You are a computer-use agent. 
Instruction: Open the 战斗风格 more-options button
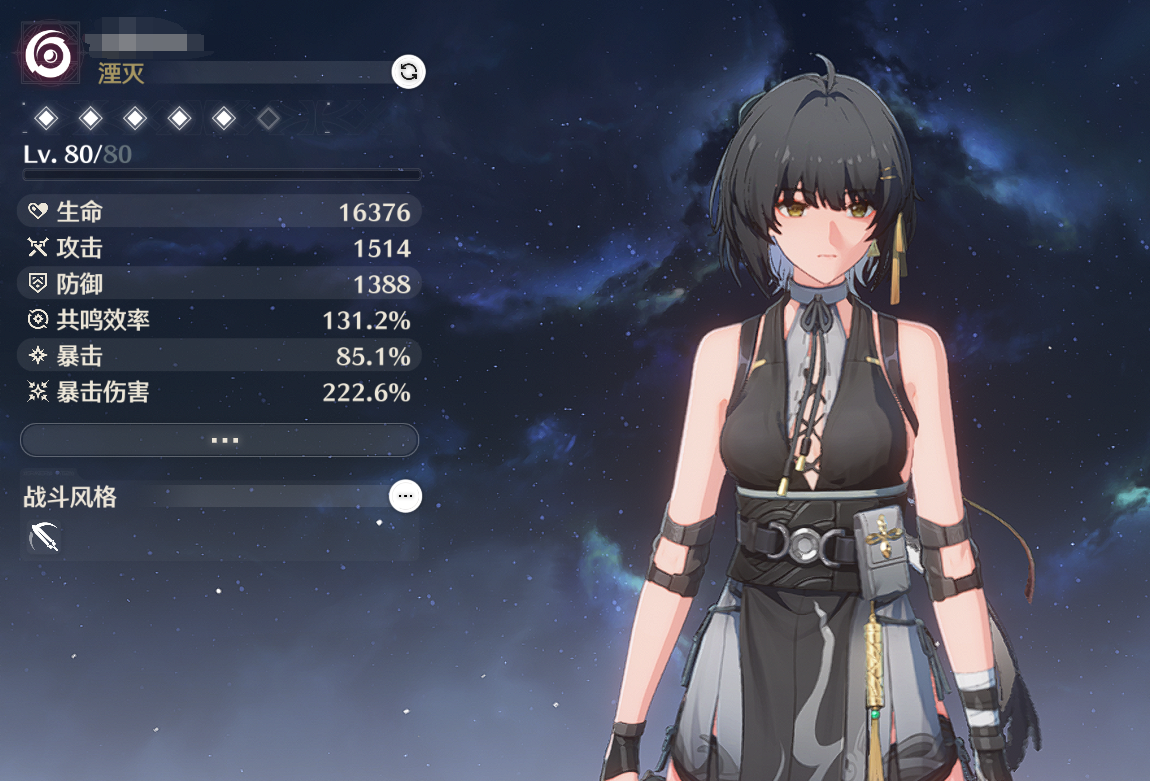click(405, 496)
